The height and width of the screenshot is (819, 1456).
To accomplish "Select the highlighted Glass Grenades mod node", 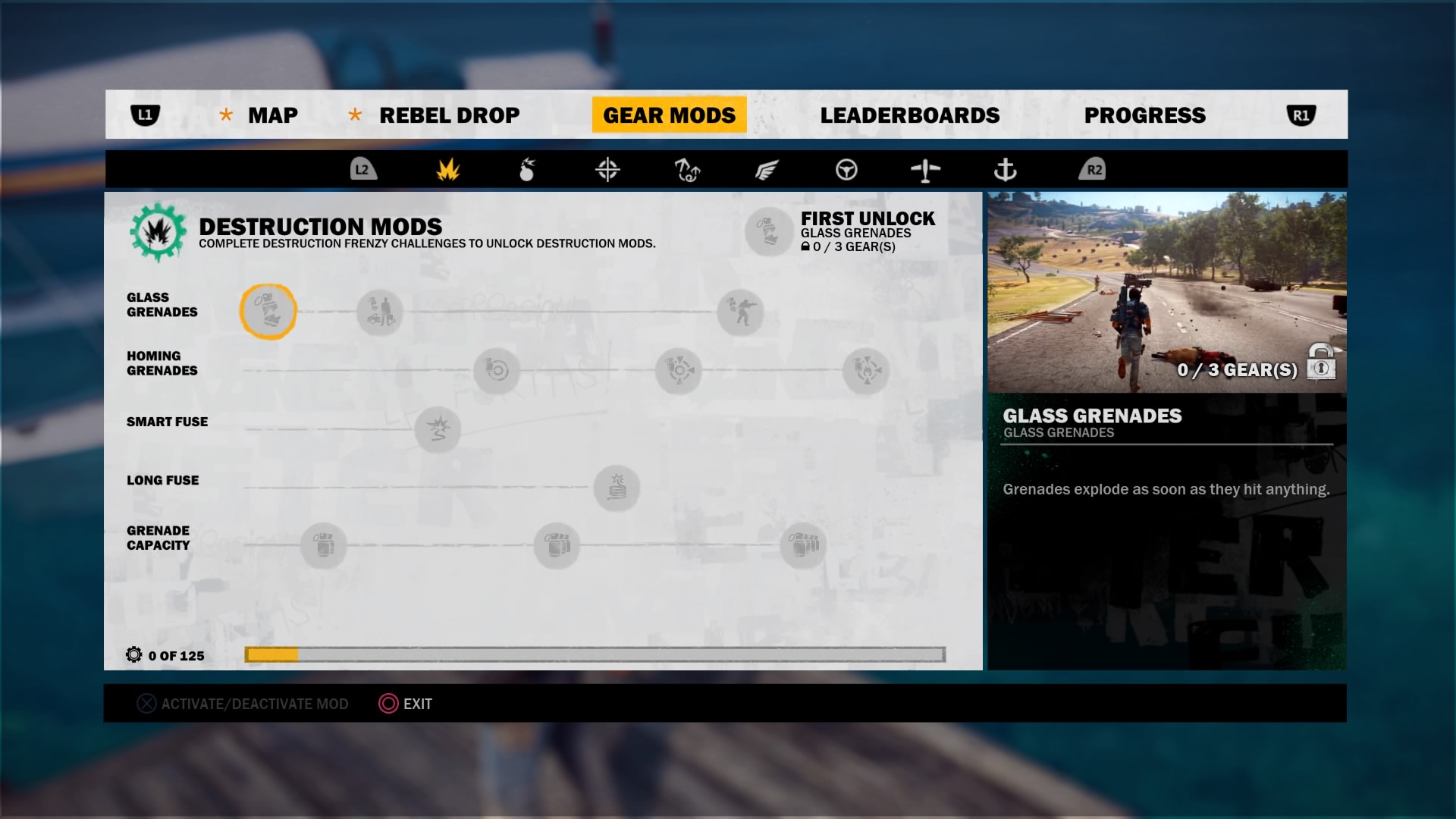I will coord(268,312).
